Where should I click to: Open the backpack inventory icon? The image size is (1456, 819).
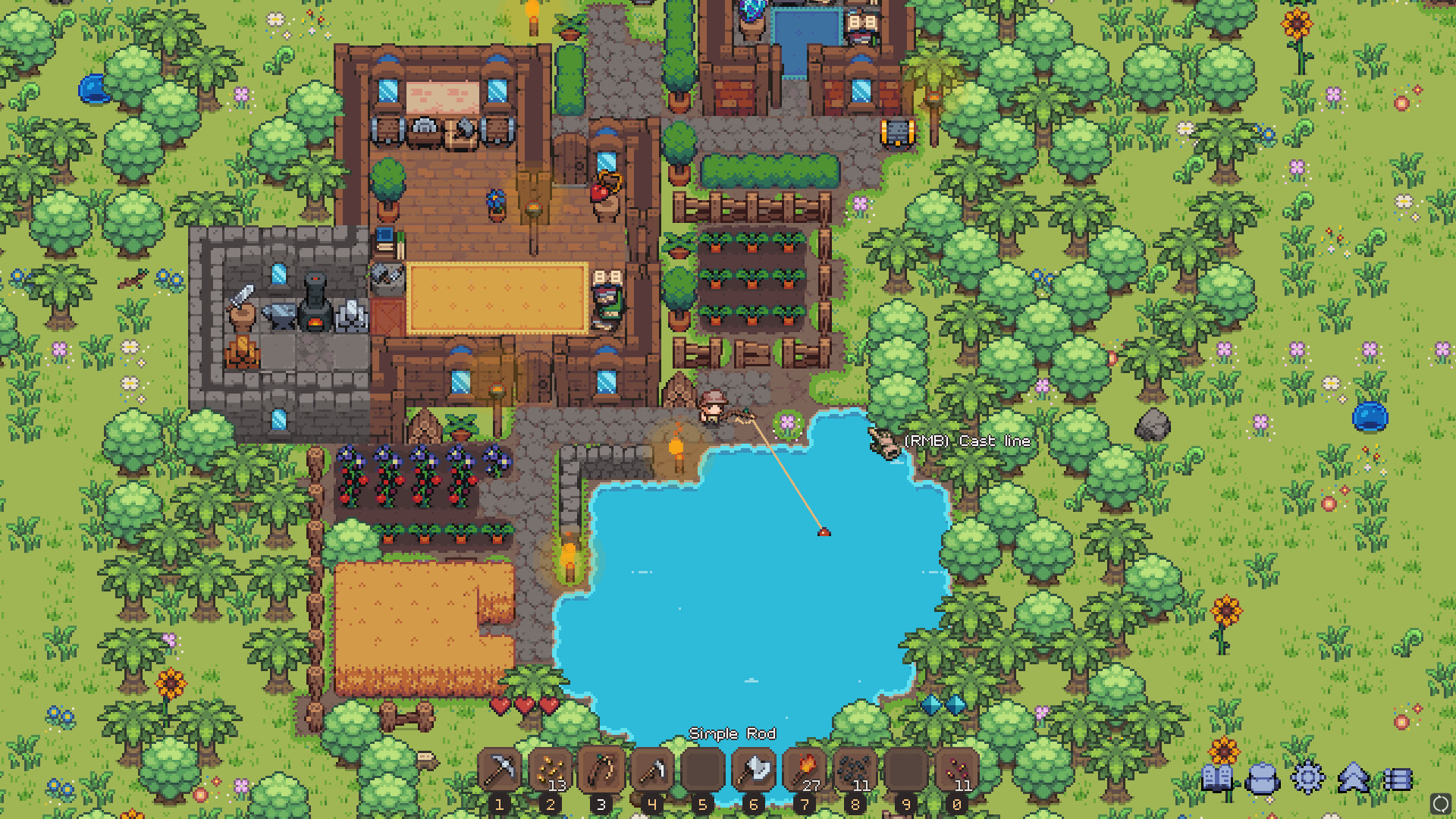coord(1263,776)
